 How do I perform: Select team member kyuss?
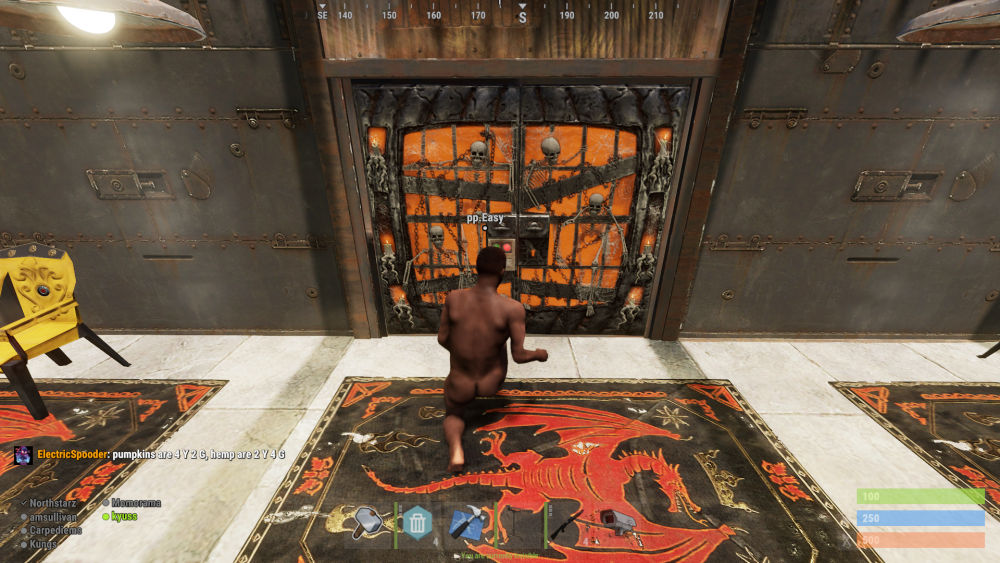click(124, 516)
